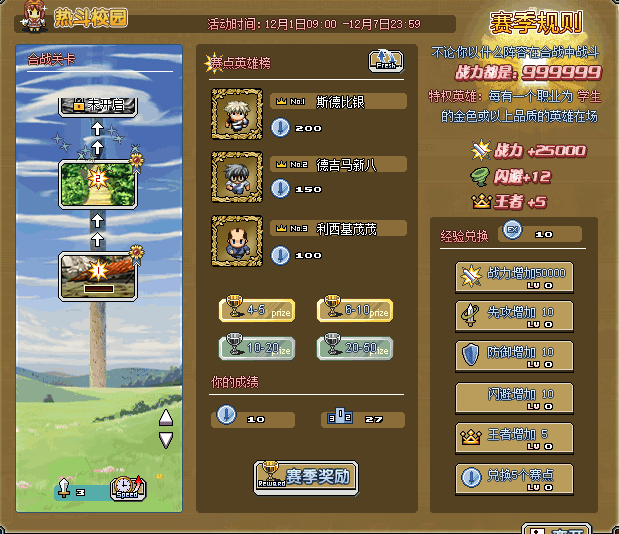This screenshot has width=619, height=534.
Task: Select No.3 hero 利西基茂茂 portrait
Action: [x=237, y=240]
